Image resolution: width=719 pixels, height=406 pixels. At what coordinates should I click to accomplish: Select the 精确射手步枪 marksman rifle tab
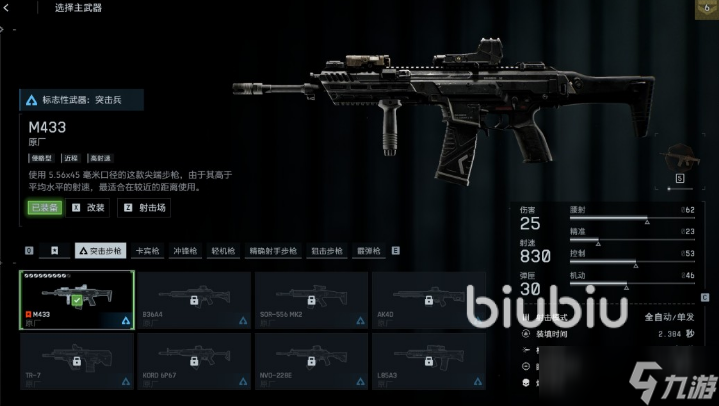point(274,251)
